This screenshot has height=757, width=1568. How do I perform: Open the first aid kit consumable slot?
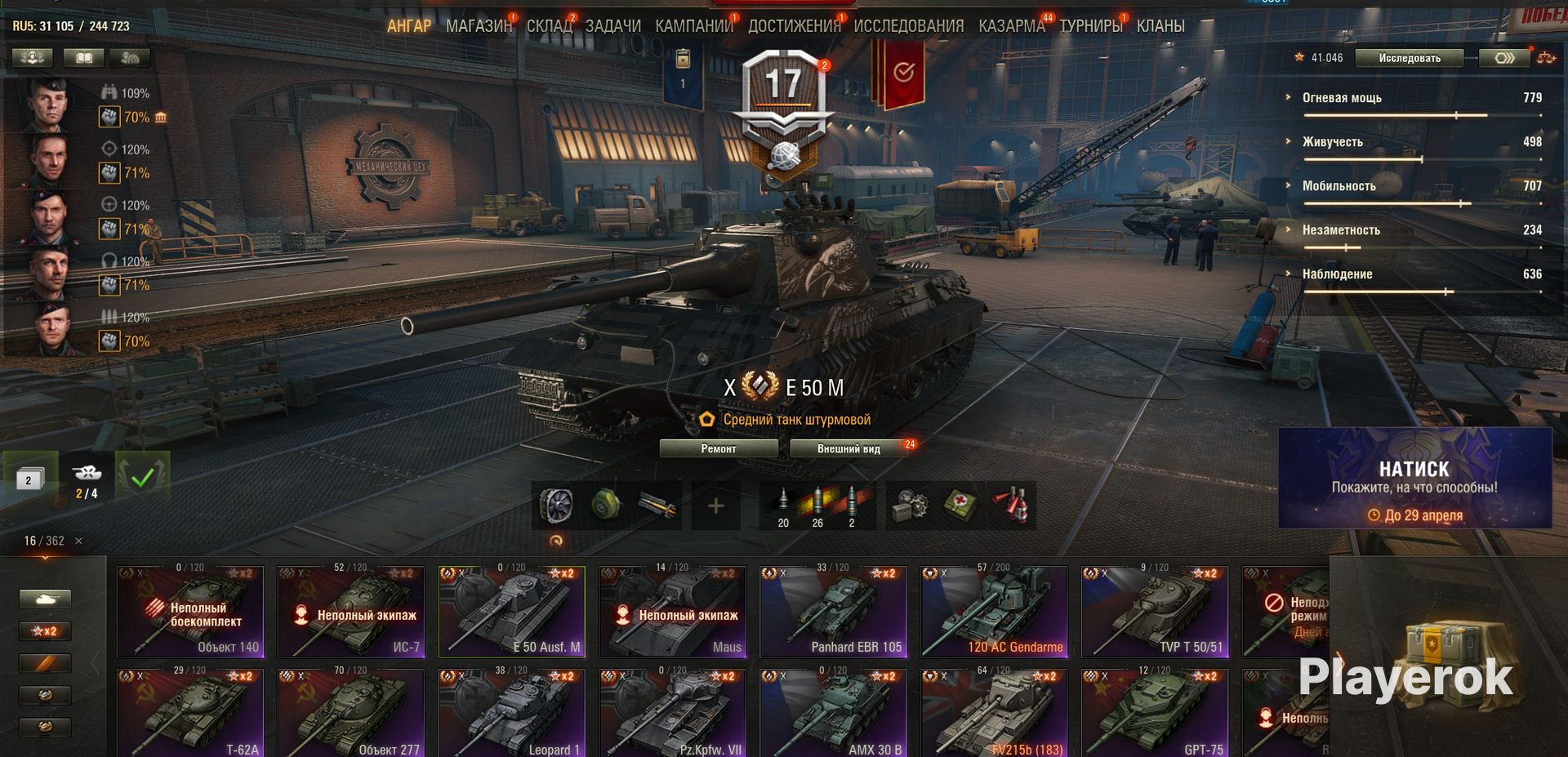click(961, 506)
